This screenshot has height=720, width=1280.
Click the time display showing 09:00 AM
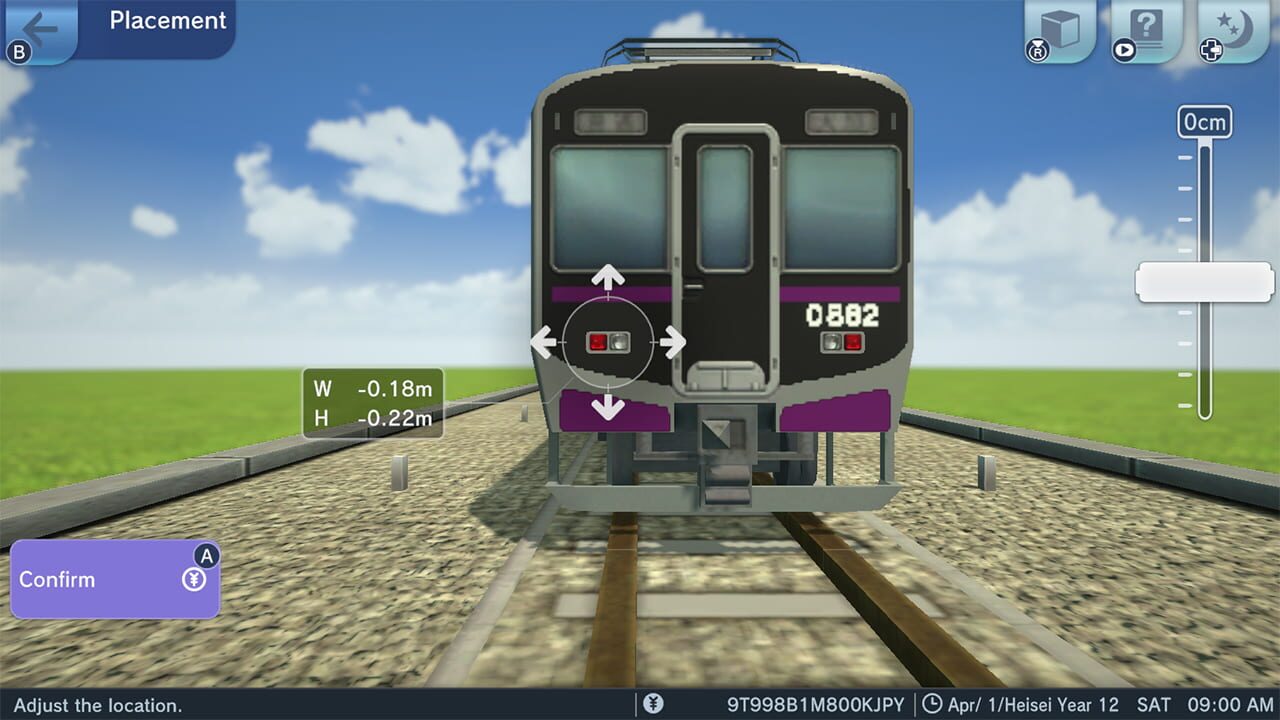tap(1229, 705)
